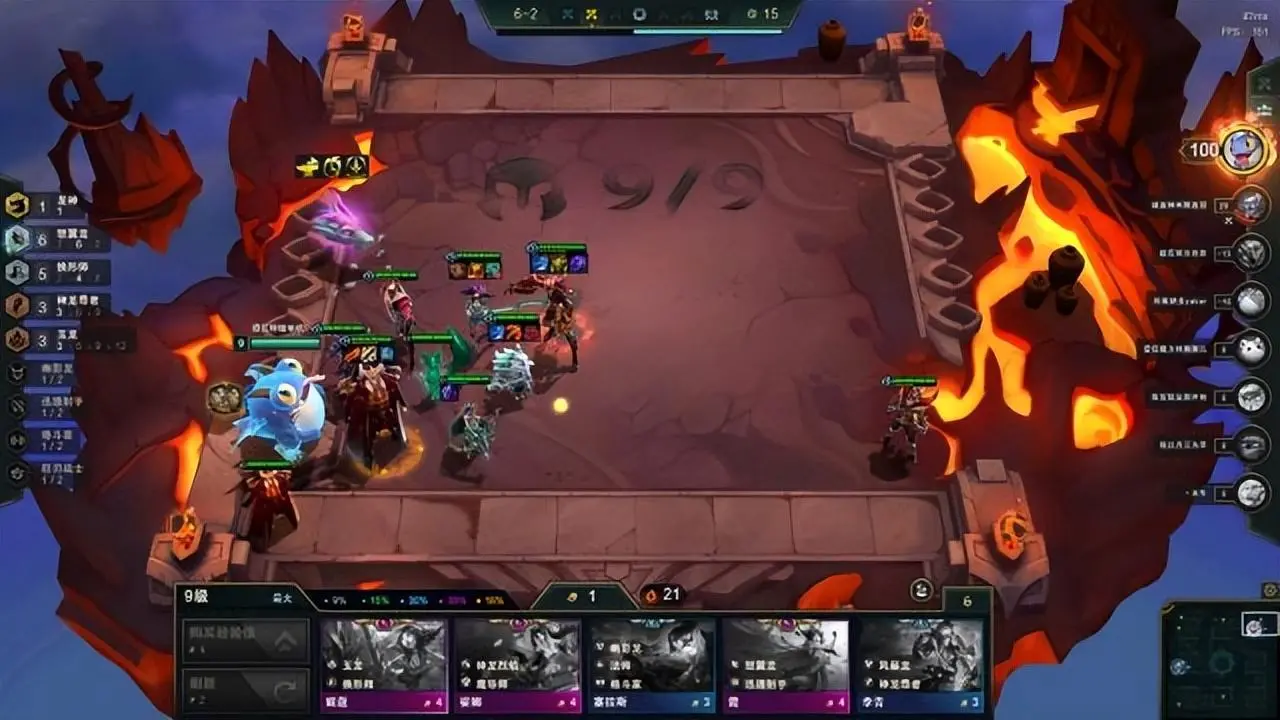Refresh the shop with the reroll button
This screenshot has height=720, width=1280.
(x=245, y=688)
